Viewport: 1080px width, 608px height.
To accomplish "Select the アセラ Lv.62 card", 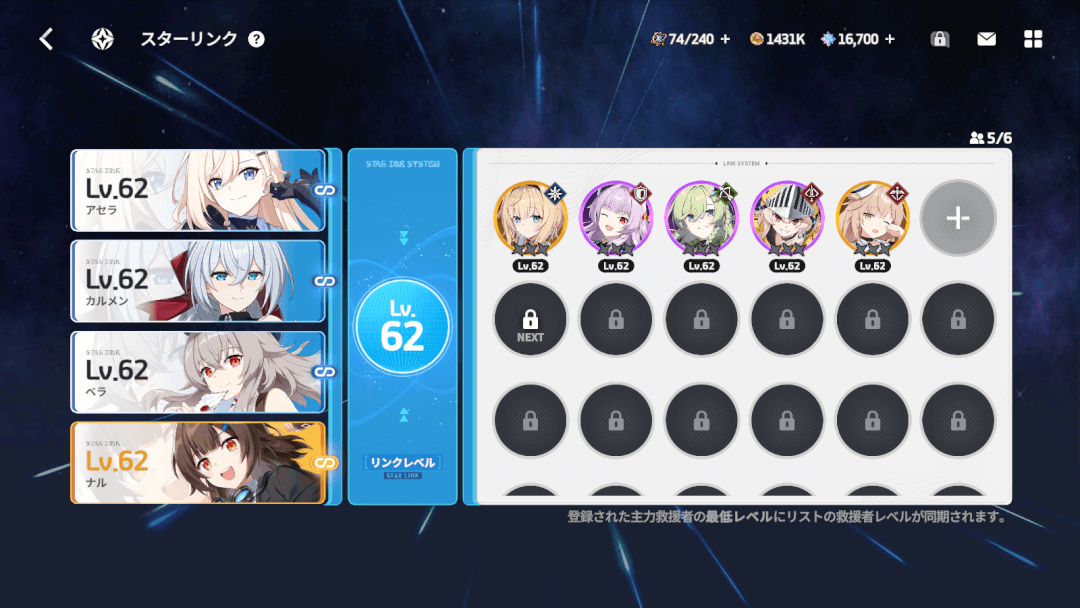I will pyautogui.click(x=198, y=190).
